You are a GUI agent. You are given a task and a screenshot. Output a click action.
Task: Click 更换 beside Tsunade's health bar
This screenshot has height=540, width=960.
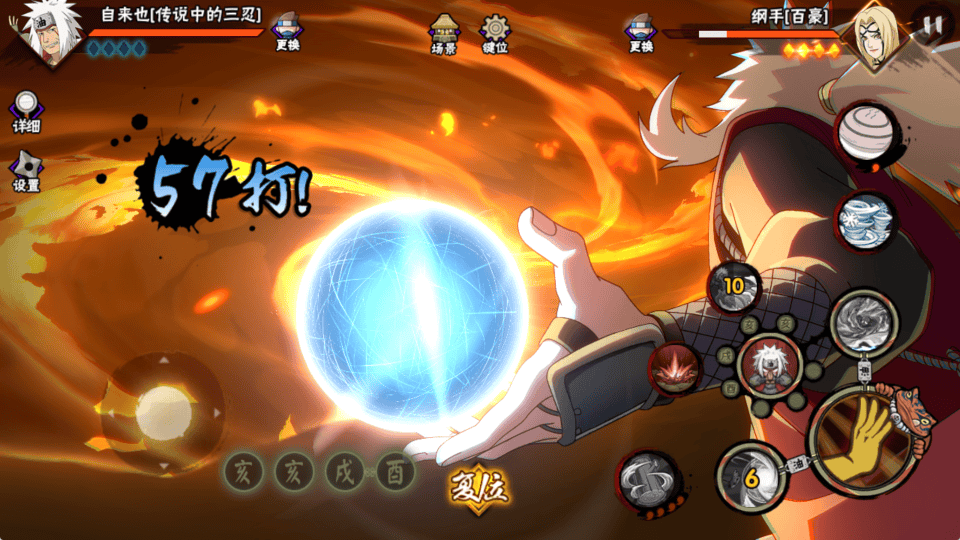[x=641, y=32]
